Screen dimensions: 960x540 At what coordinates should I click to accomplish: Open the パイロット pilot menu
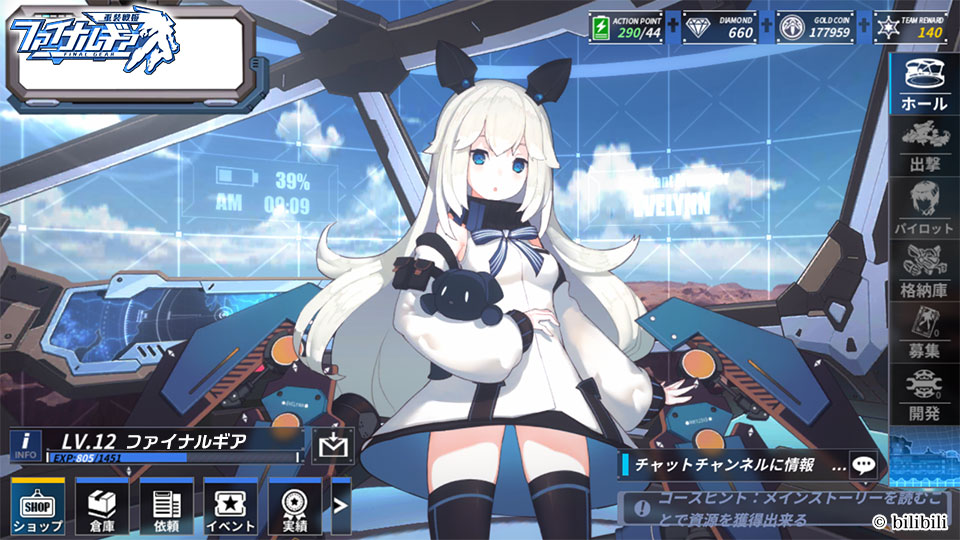tap(924, 207)
